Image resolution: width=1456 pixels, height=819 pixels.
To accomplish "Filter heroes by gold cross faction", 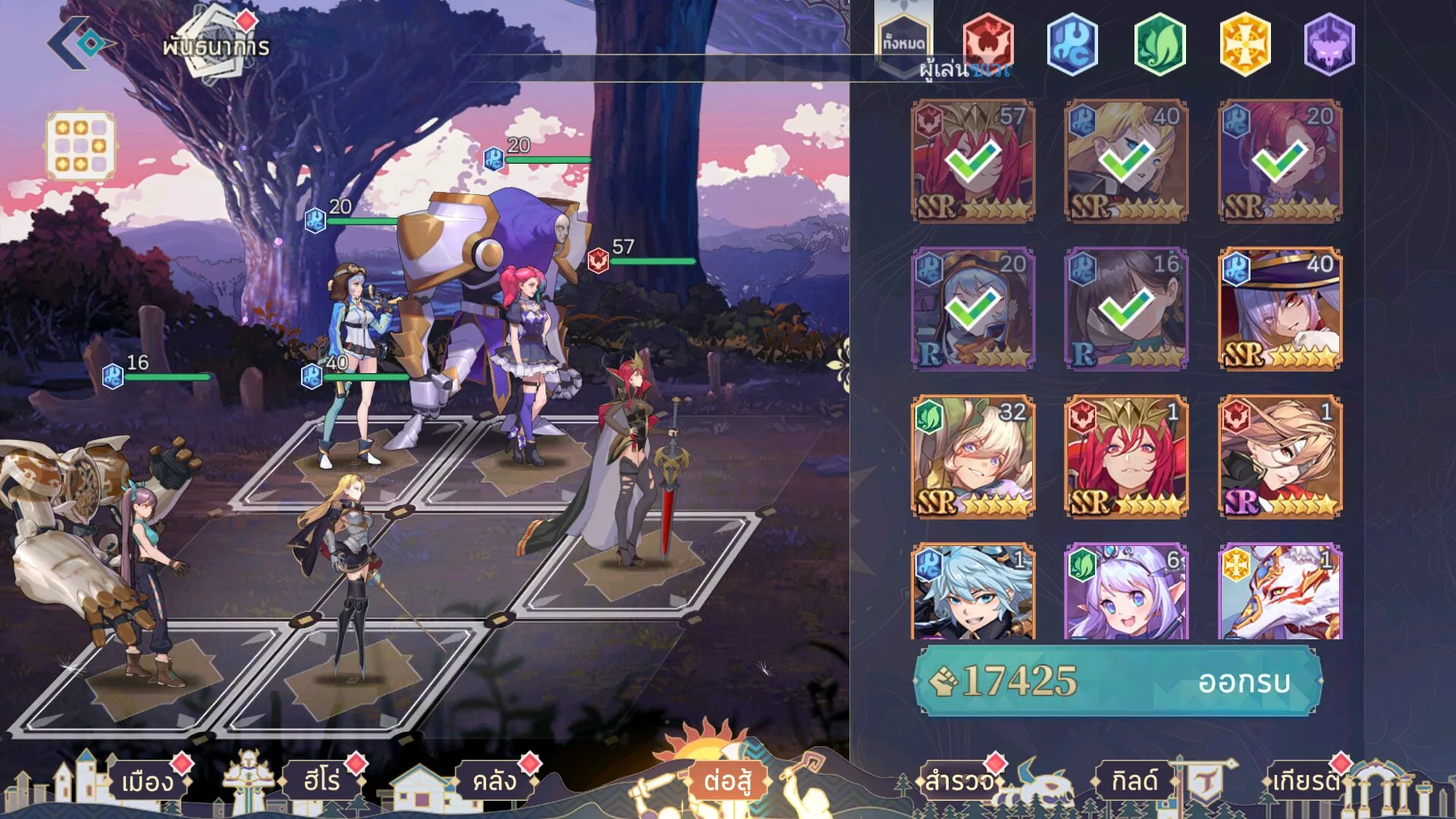I will click(x=1244, y=44).
